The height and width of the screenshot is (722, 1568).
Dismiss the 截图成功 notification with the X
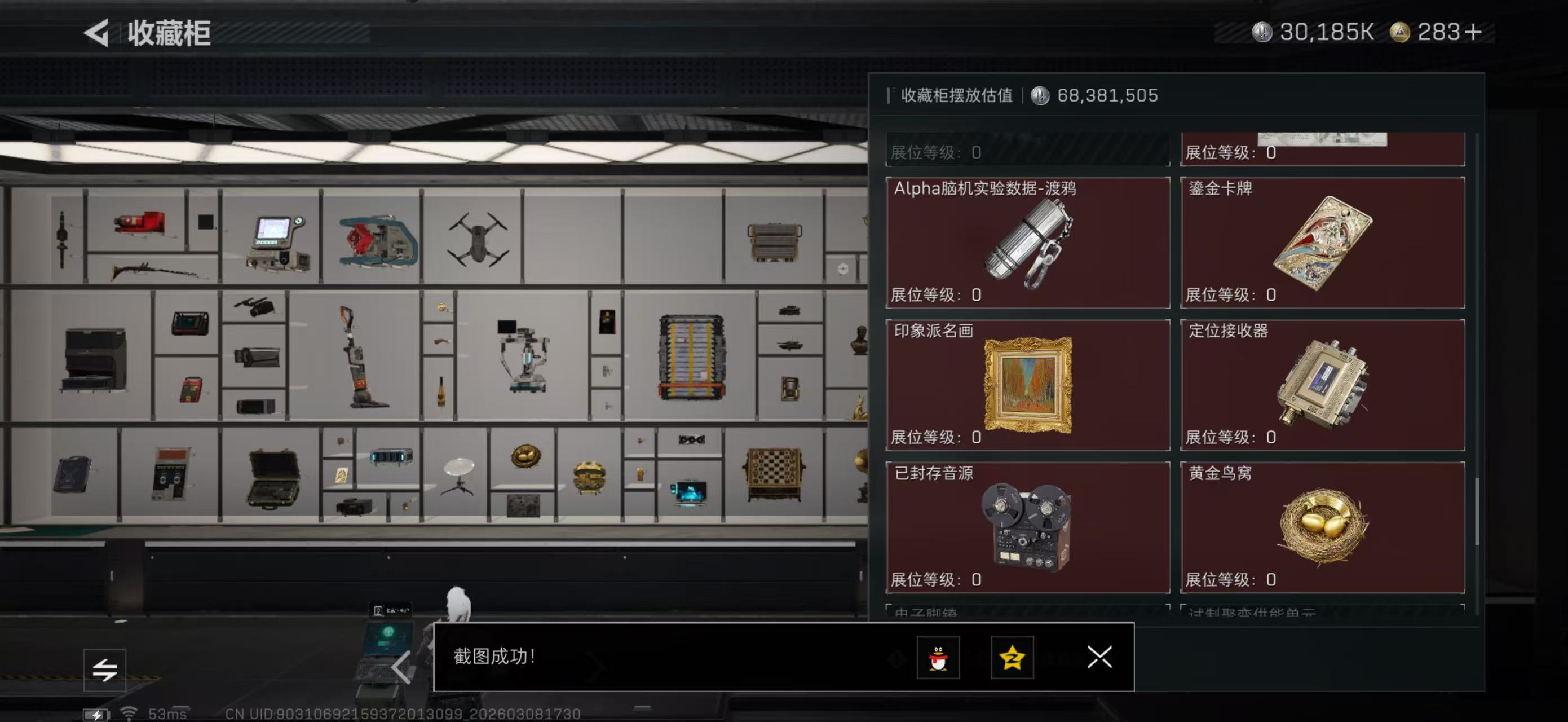coord(1099,658)
